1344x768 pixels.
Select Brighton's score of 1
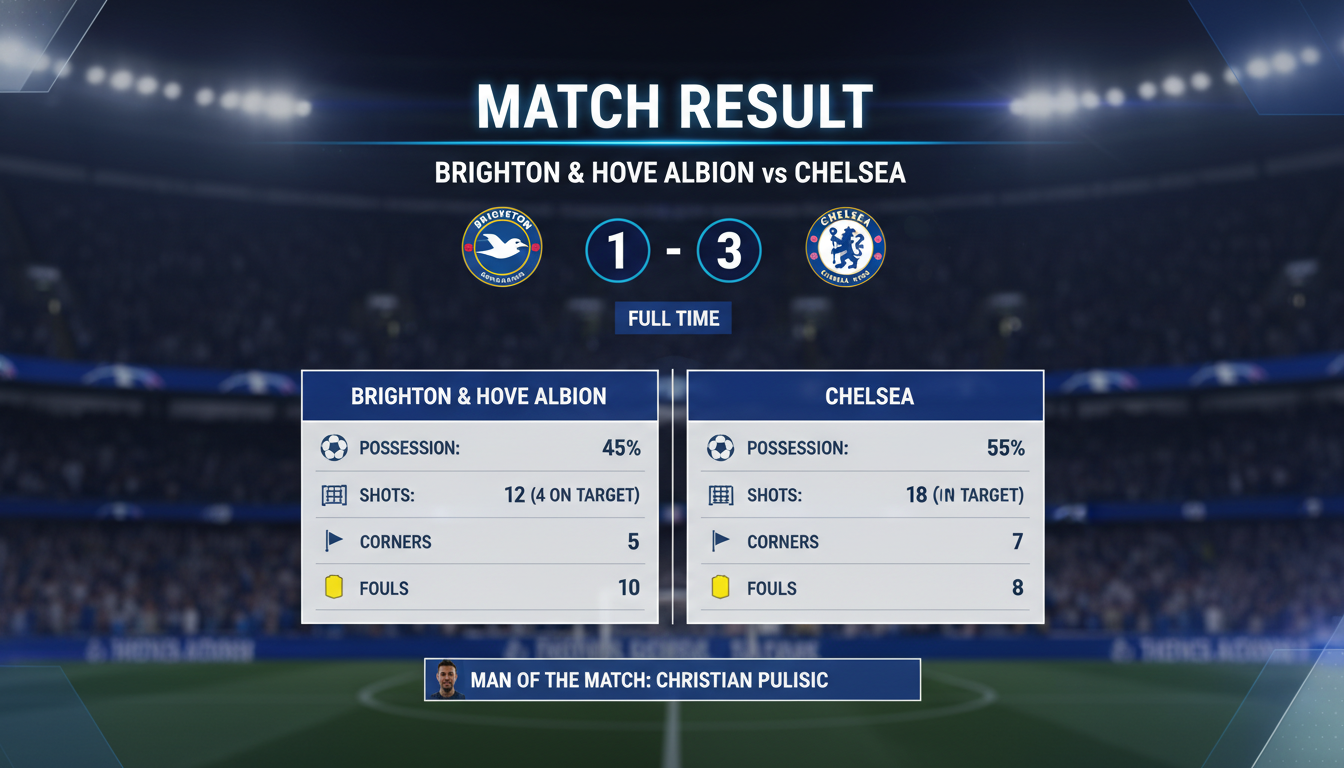[x=617, y=247]
